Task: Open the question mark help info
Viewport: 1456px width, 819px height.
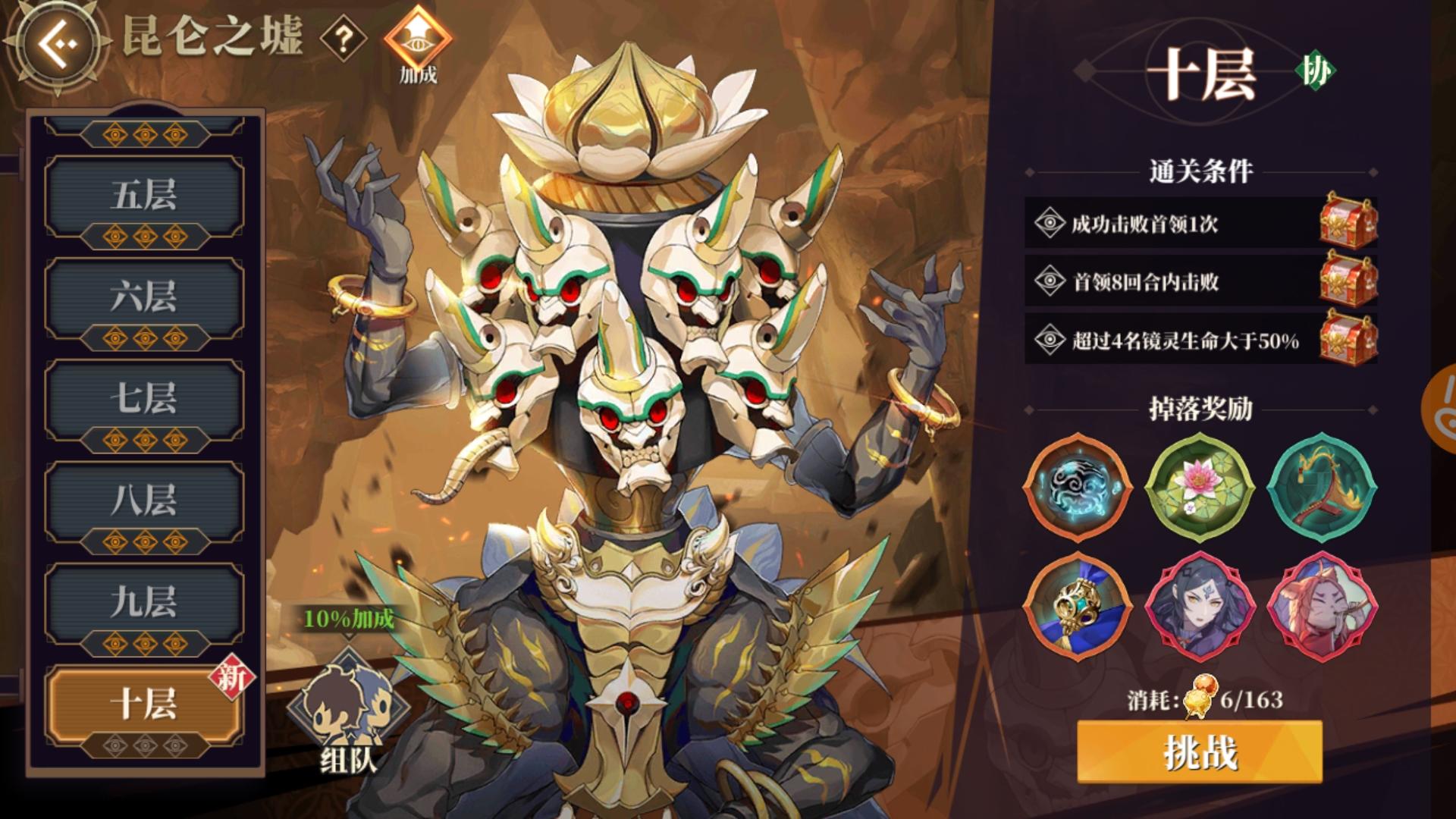Action: 343,39
